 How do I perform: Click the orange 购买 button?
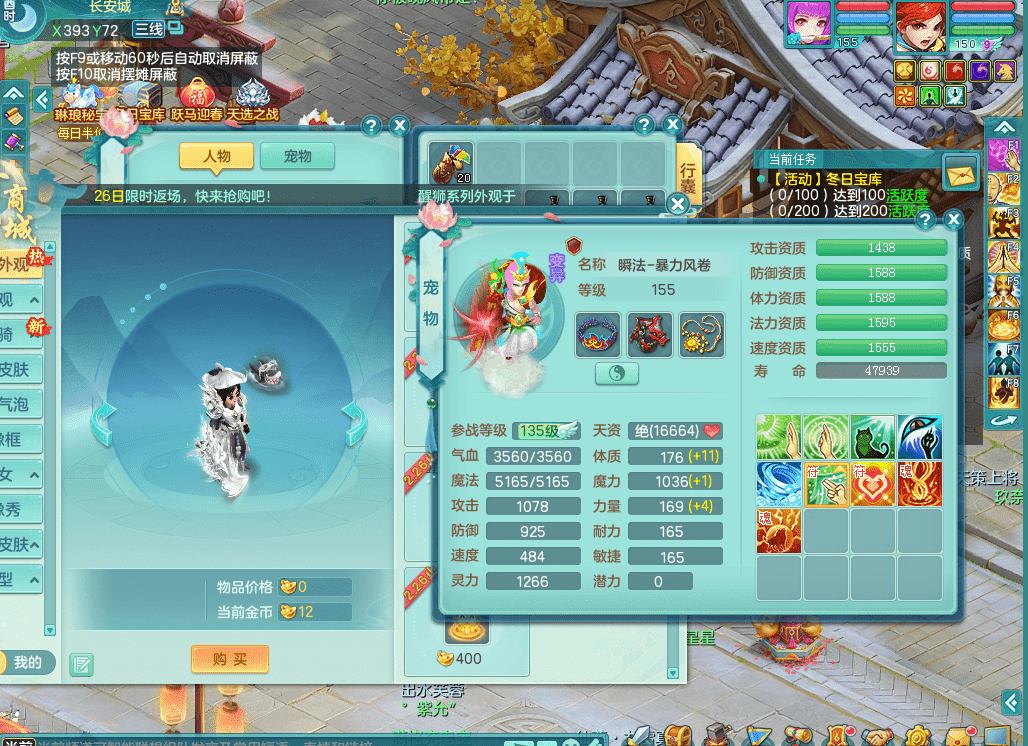click(x=230, y=660)
